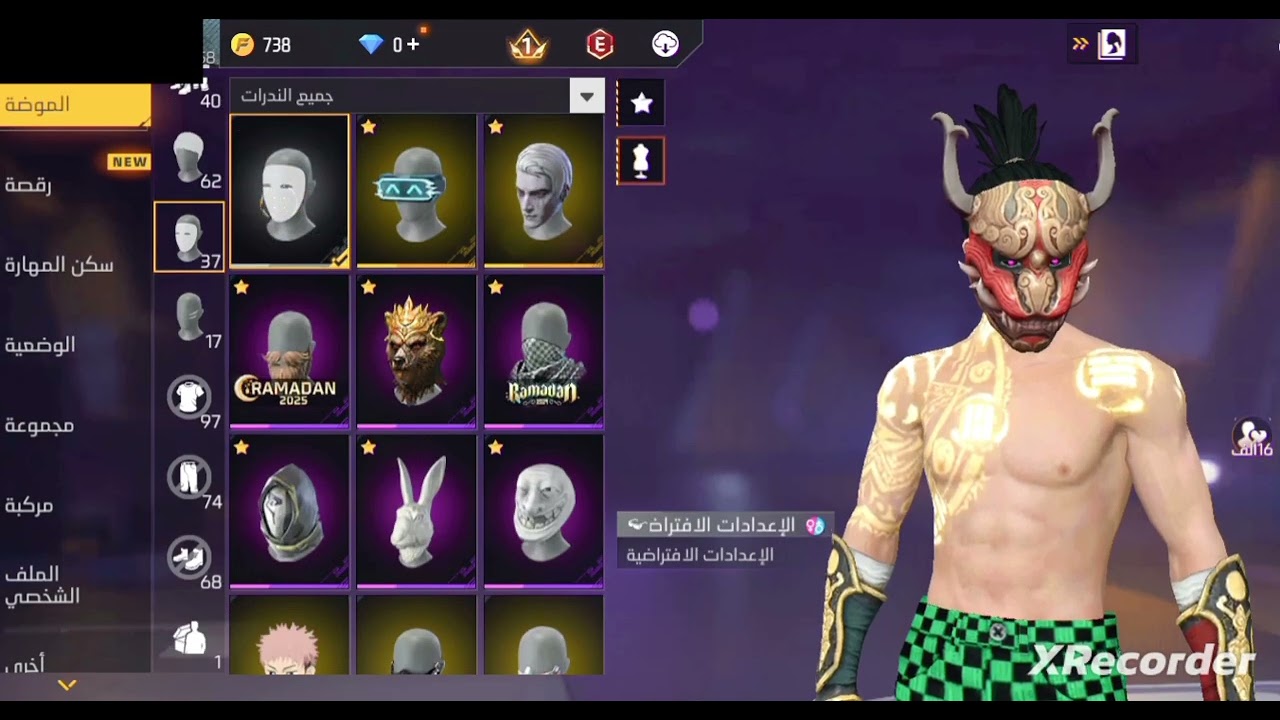Screen dimensions: 1280x720
Task: Choose the grinning white troll mask
Action: coord(543,510)
